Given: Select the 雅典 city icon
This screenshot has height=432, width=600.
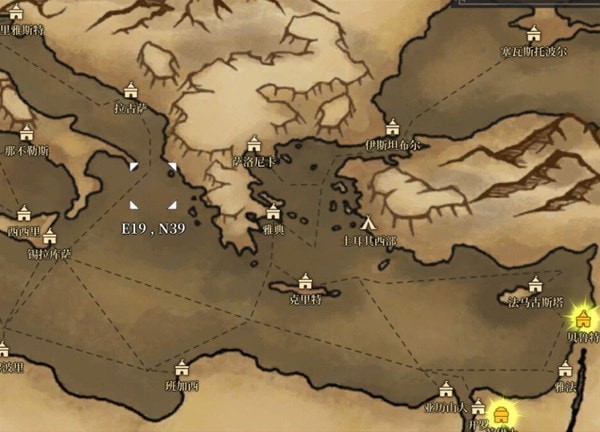Looking at the screenshot, I should tap(273, 211).
